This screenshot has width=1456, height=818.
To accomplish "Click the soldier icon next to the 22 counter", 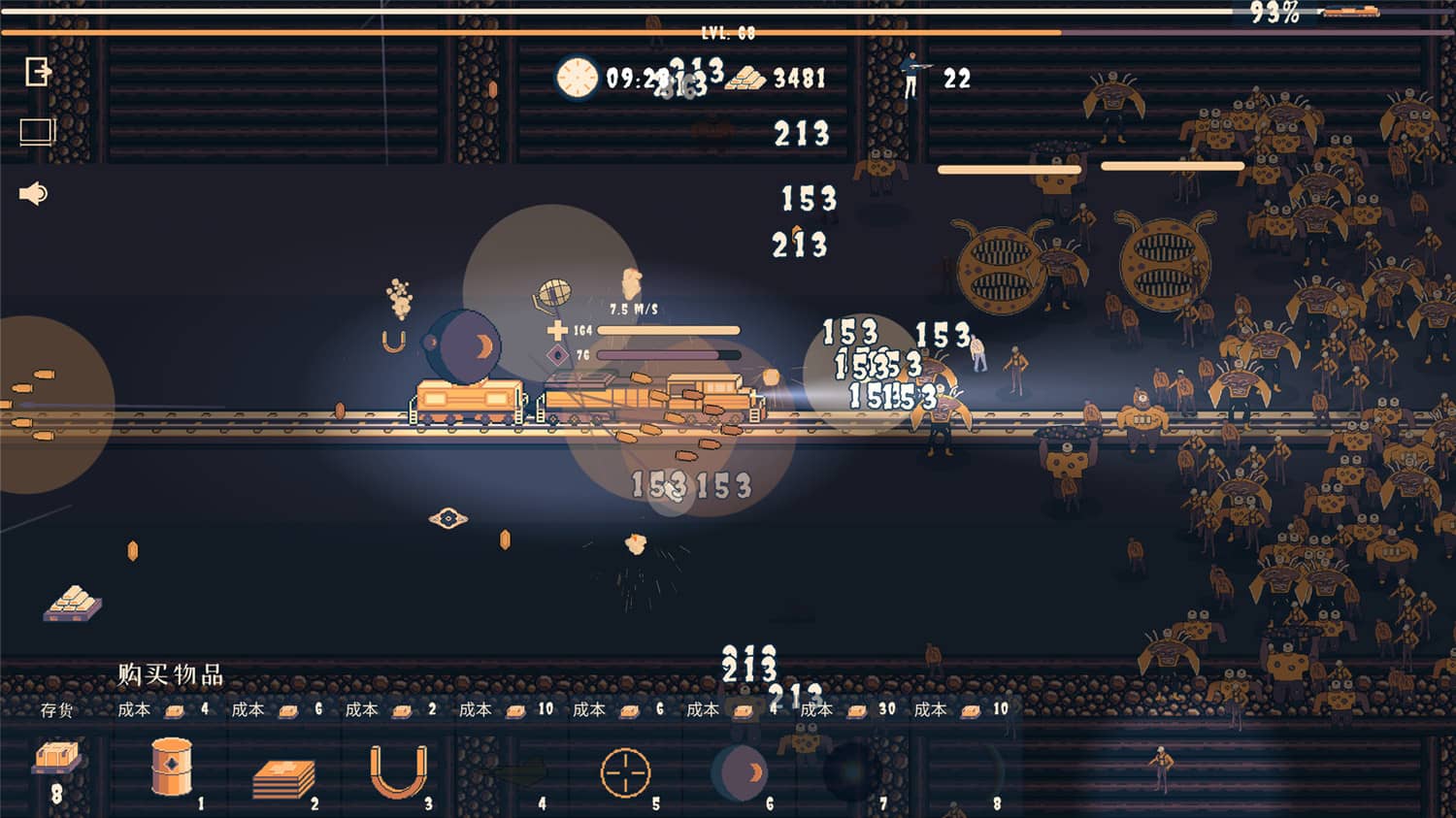I will click(912, 78).
